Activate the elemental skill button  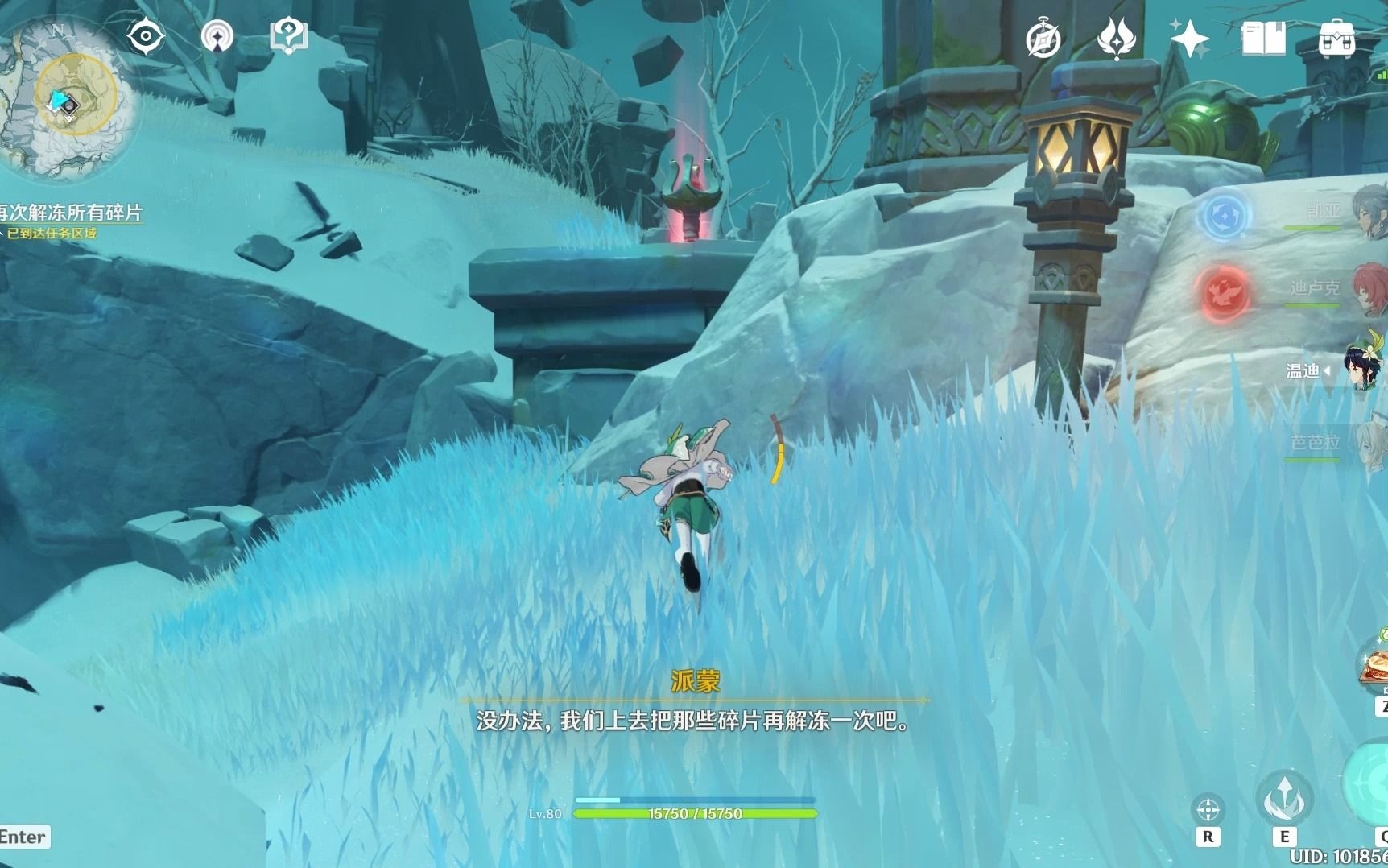pos(1284,798)
